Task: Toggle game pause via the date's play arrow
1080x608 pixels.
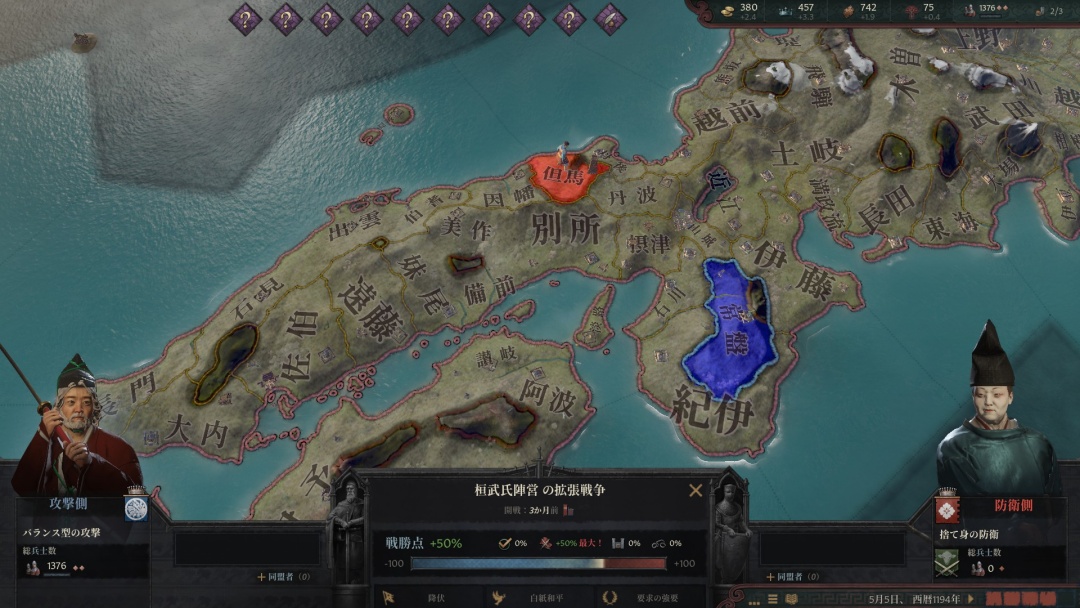Action: pyautogui.click(x=970, y=599)
